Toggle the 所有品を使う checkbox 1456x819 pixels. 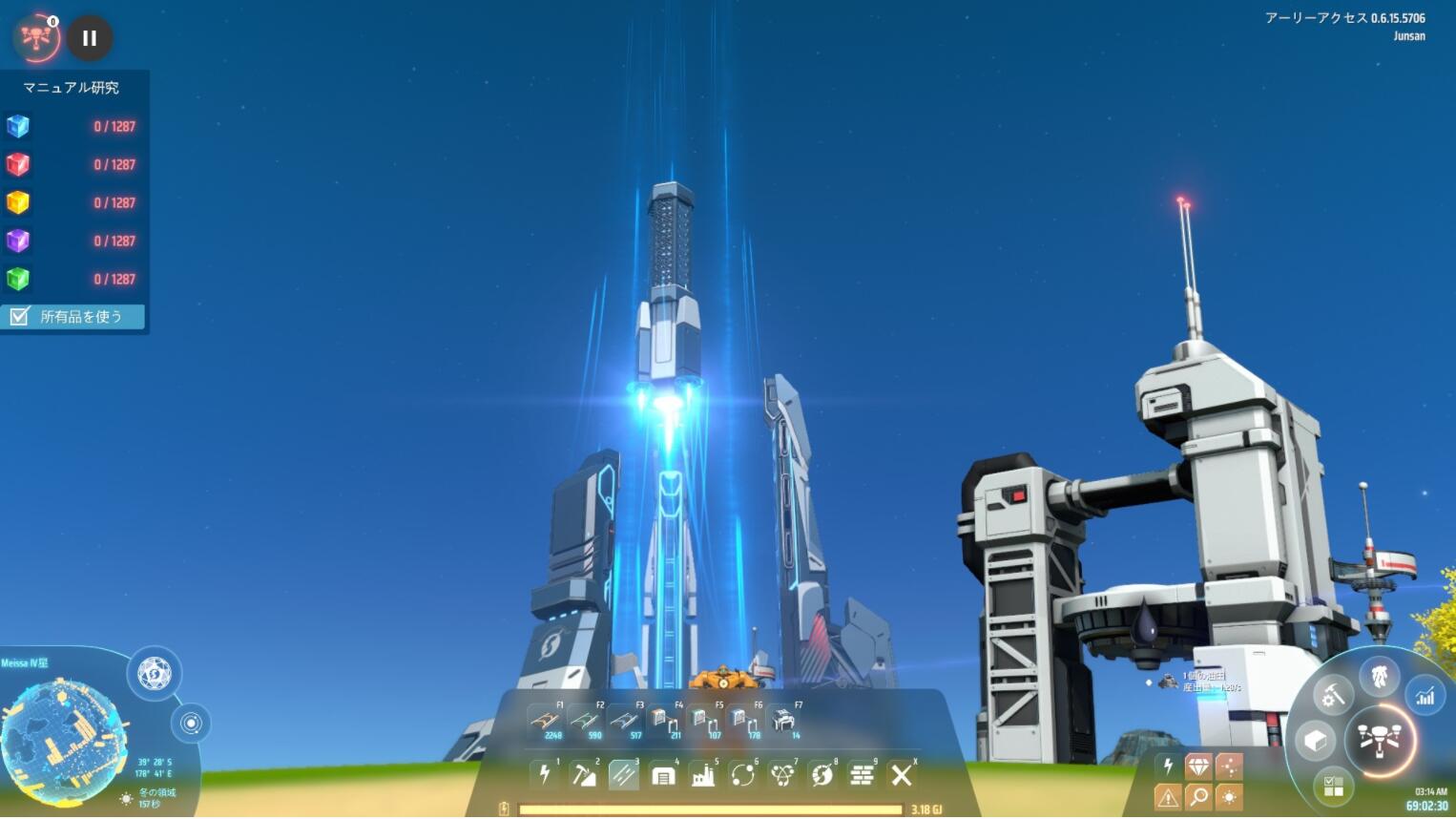click(x=19, y=317)
